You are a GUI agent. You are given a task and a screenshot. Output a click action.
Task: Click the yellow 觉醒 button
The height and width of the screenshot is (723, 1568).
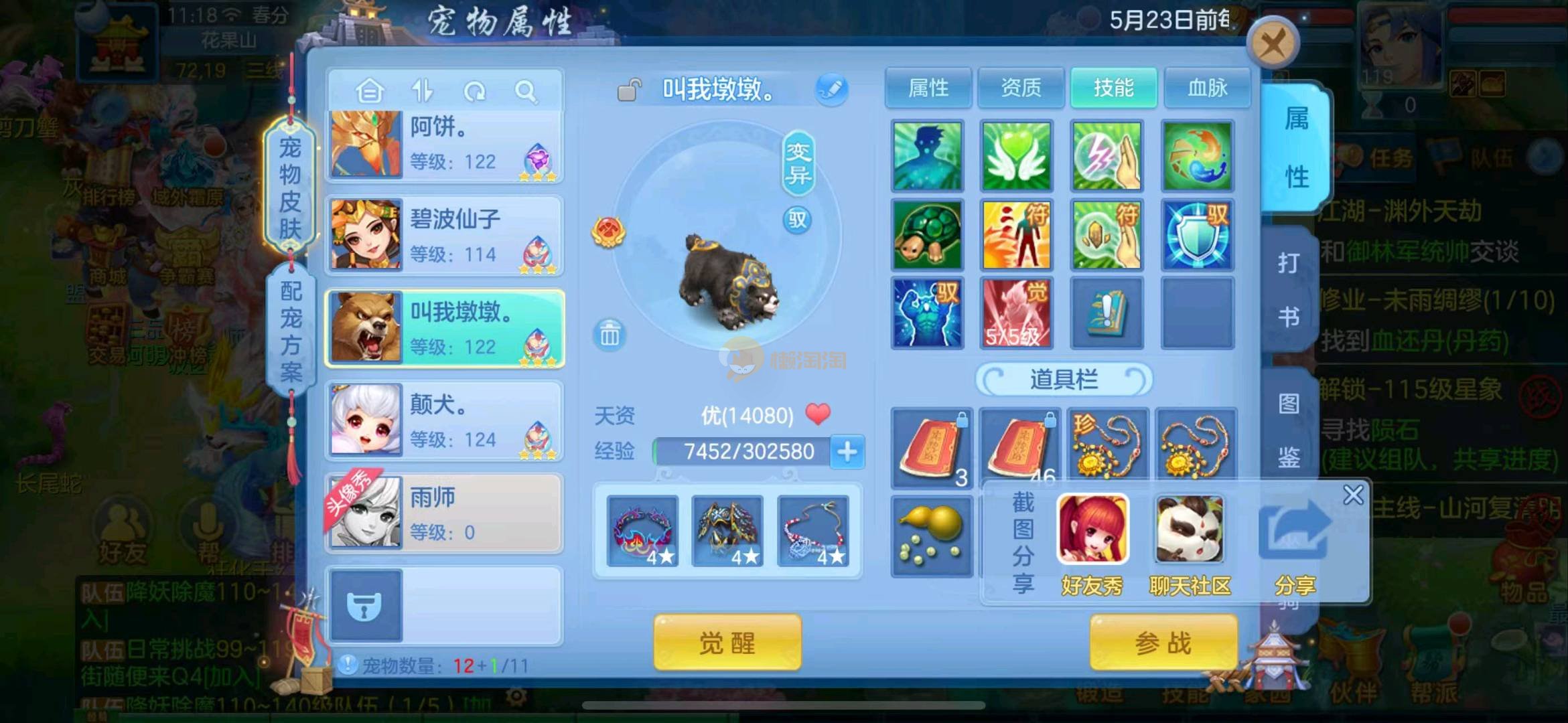[x=727, y=643]
